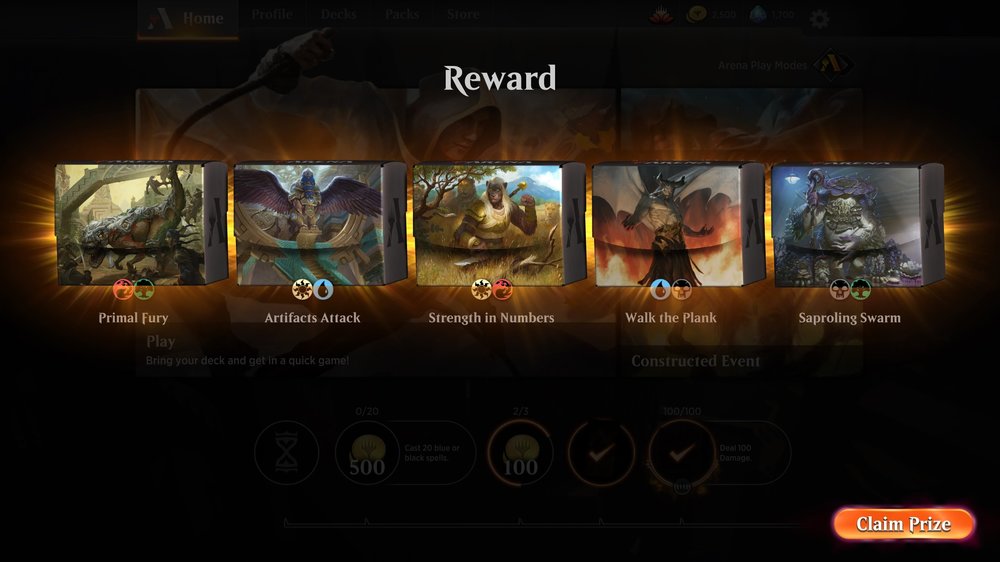
Task: Select the Primal Fury deck box
Action: point(141,225)
